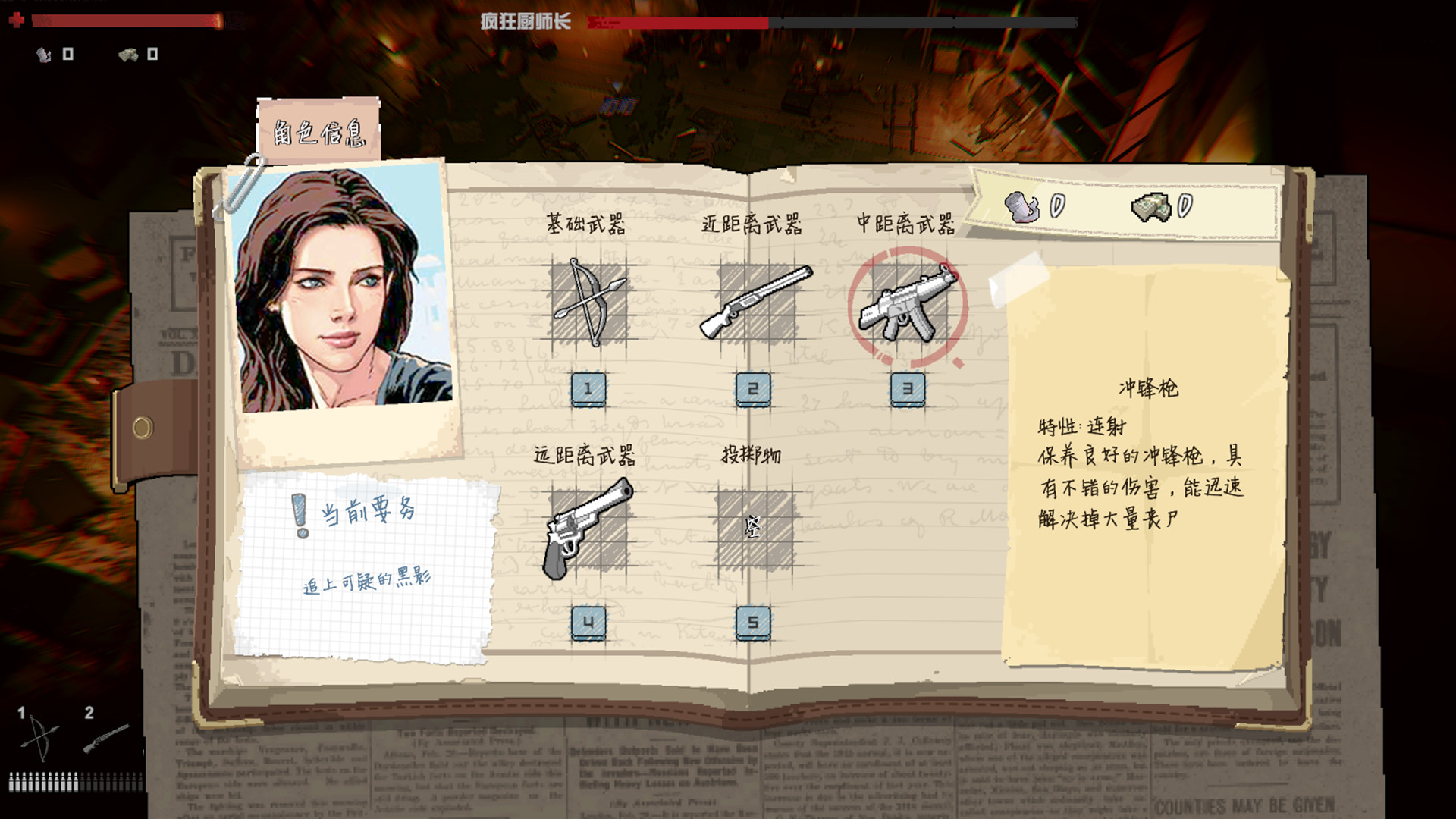This screenshot has height=819, width=1456.
Task: Pick the revolver long-range weapon slot
Action: click(x=588, y=529)
